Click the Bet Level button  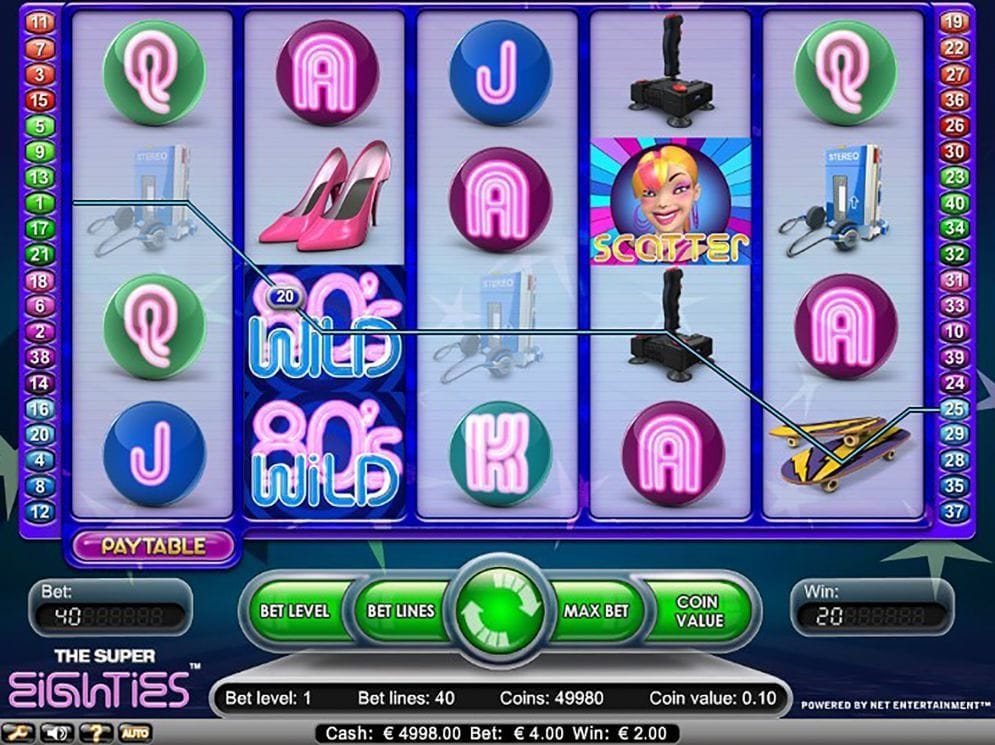[x=294, y=610]
